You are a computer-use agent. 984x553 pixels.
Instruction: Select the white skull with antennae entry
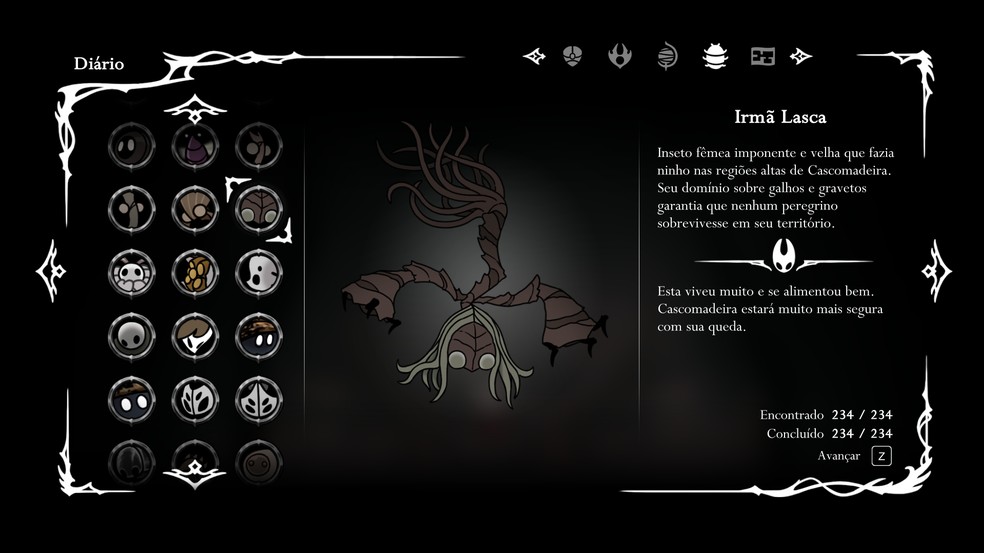point(130,271)
